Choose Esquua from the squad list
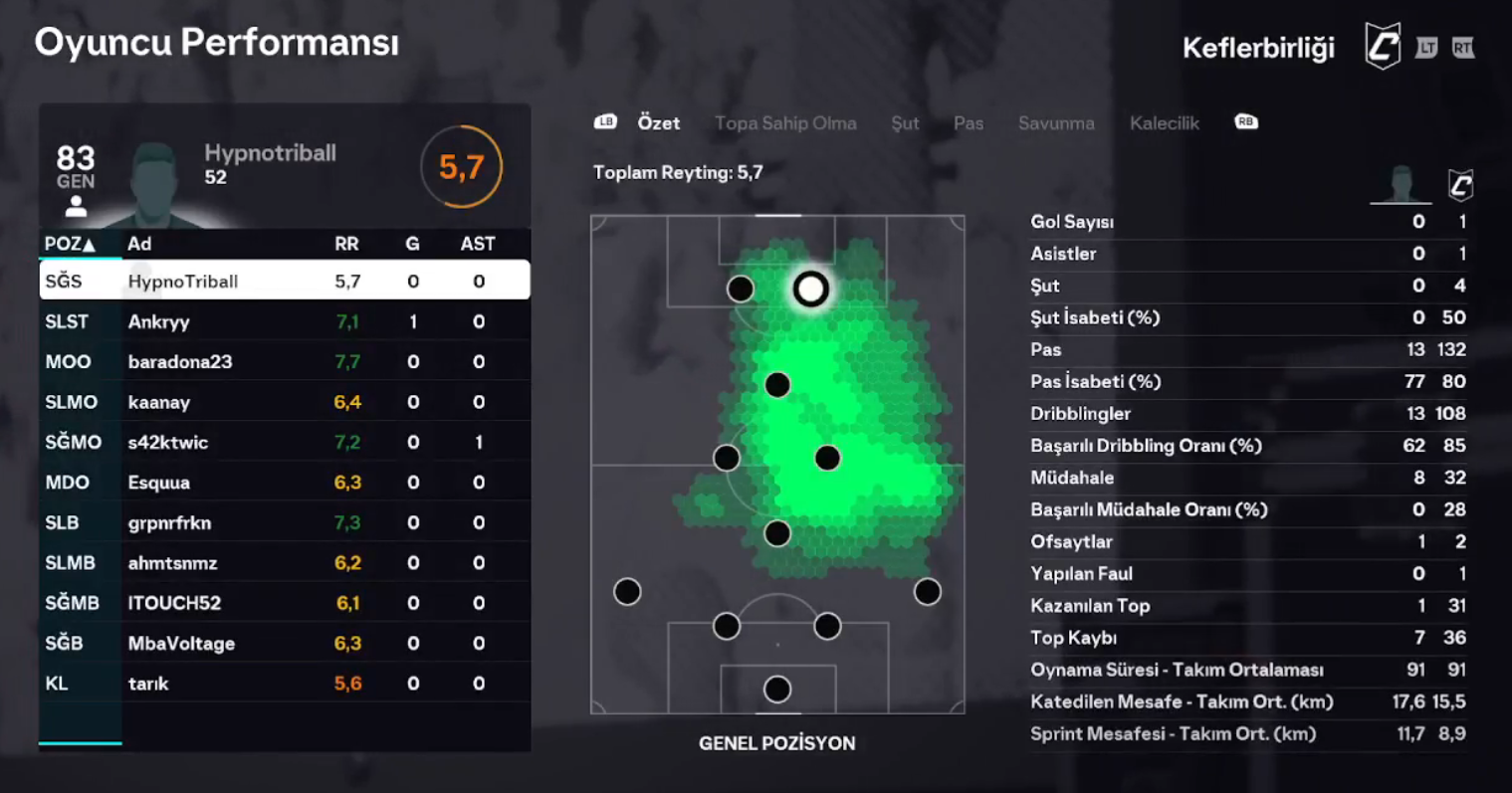The width and height of the screenshot is (1512, 793). pos(284,483)
